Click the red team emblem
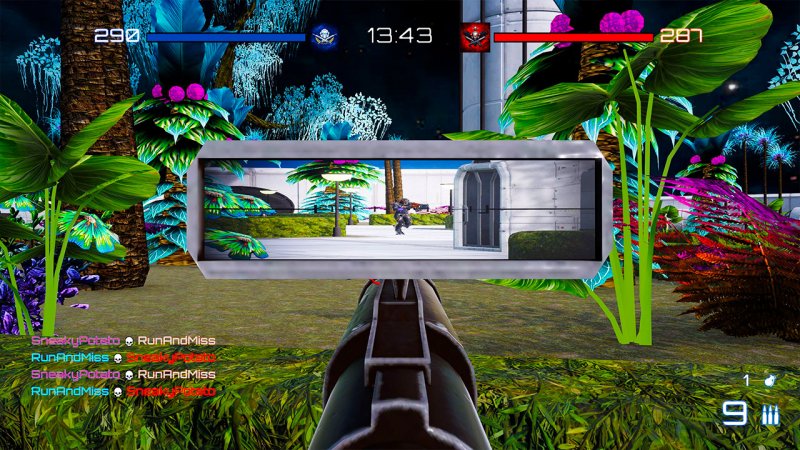 tap(475, 36)
